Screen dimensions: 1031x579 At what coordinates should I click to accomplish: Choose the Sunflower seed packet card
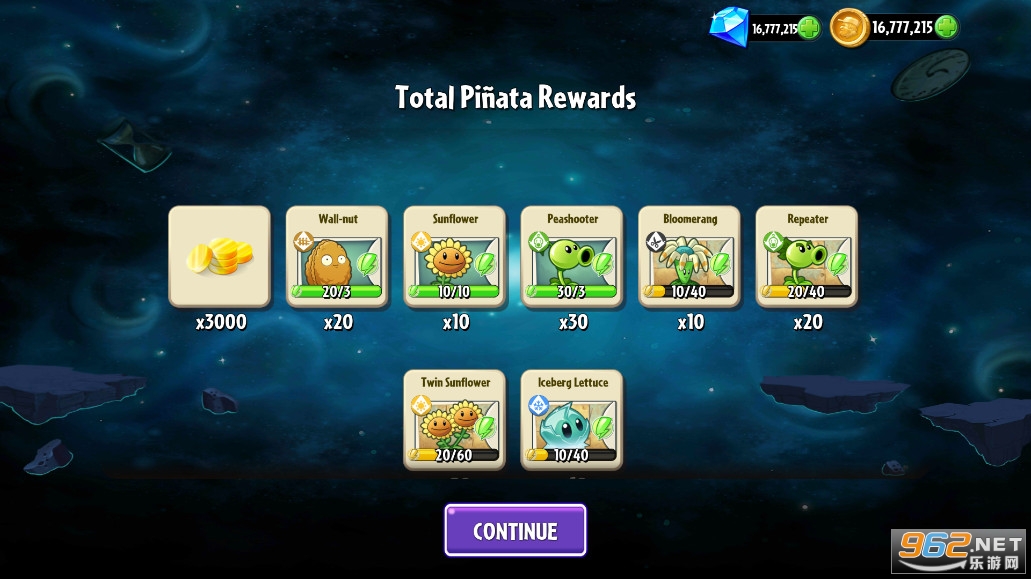(x=455, y=256)
